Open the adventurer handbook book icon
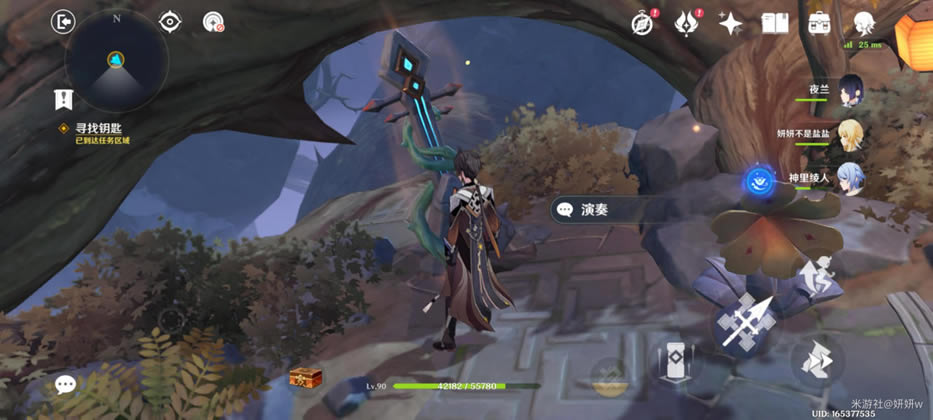Image resolution: width=933 pixels, height=420 pixels. [775, 23]
